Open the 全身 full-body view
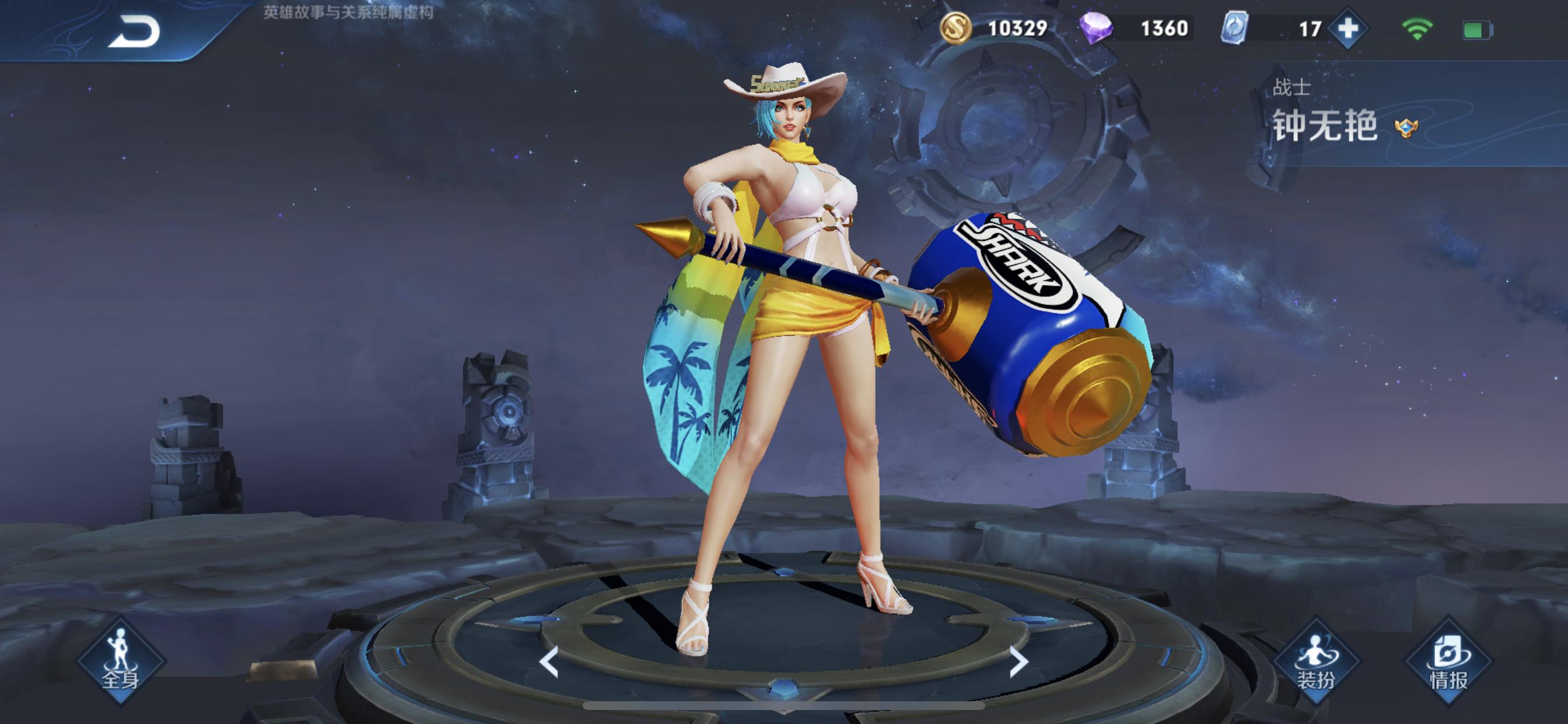Screen dimensions: 1568x724 tap(121, 660)
